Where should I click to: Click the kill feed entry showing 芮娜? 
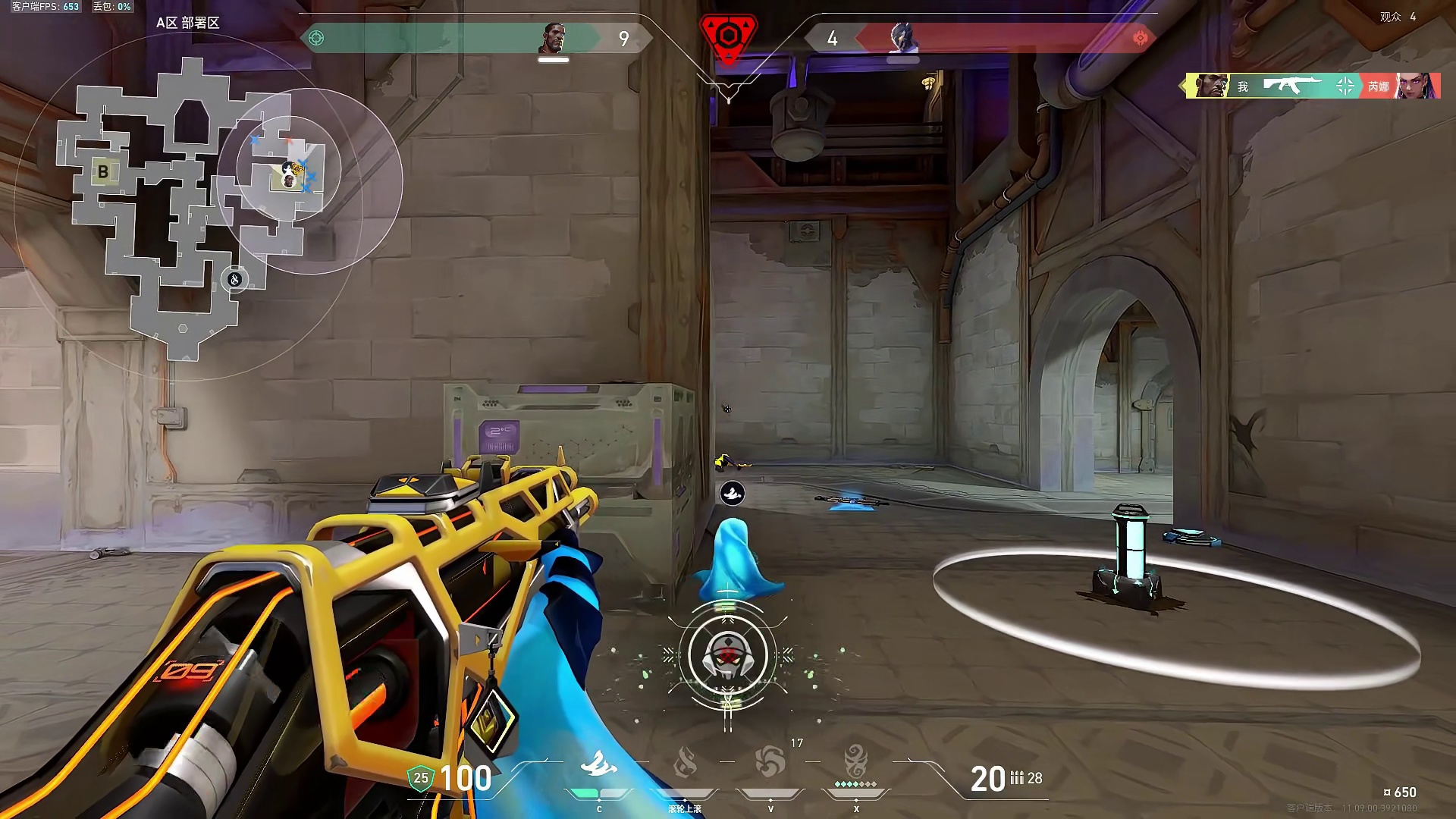(1313, 86)
